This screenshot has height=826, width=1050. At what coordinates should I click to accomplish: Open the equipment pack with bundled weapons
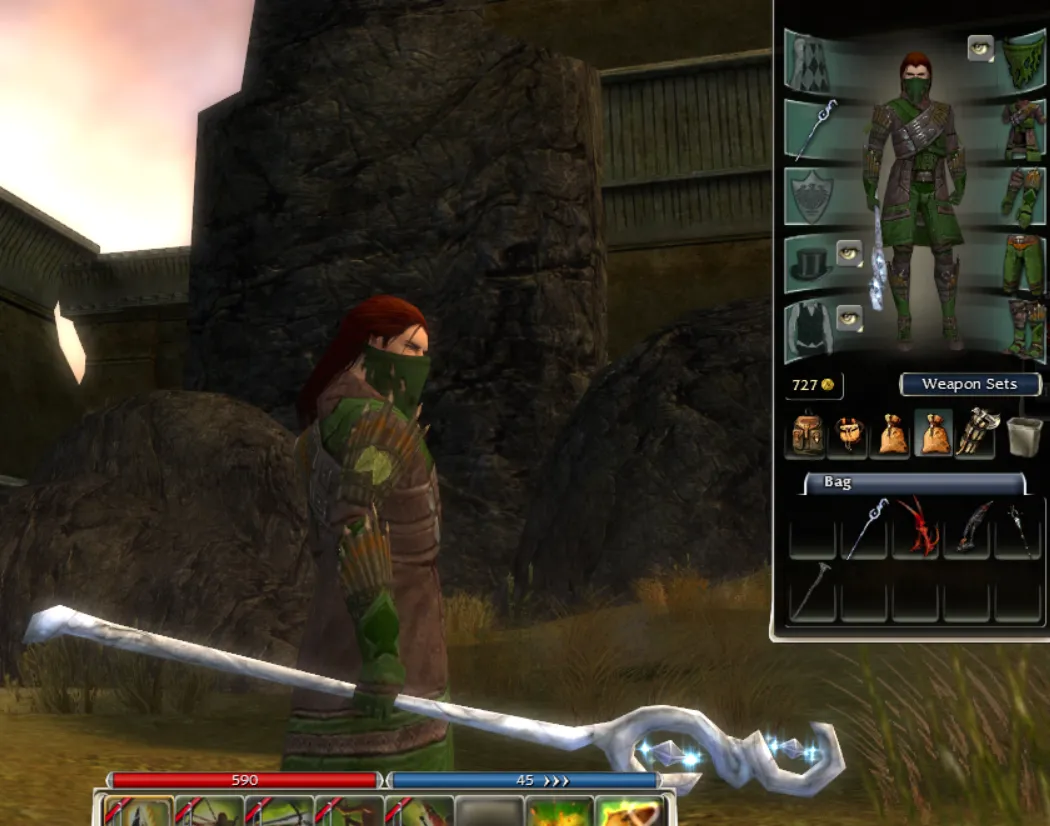pos(974,433)
